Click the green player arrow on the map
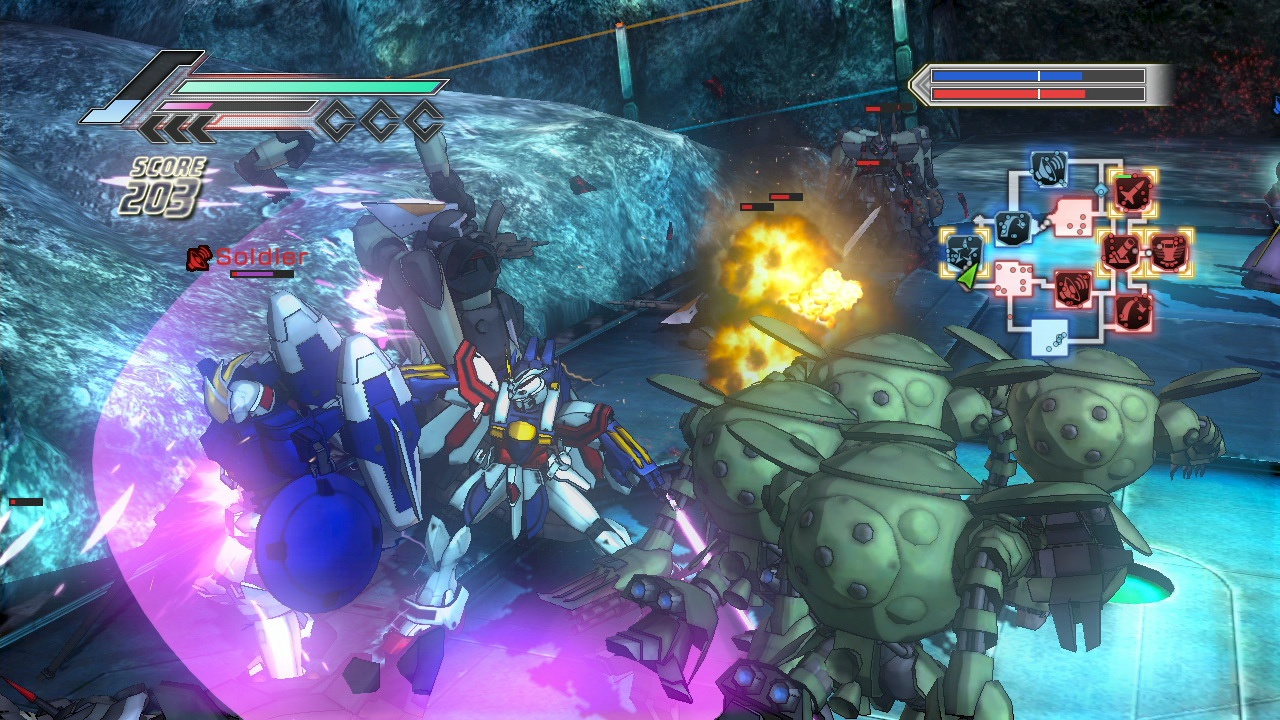This screenshot has height=720, width=1280. point(967,276)
